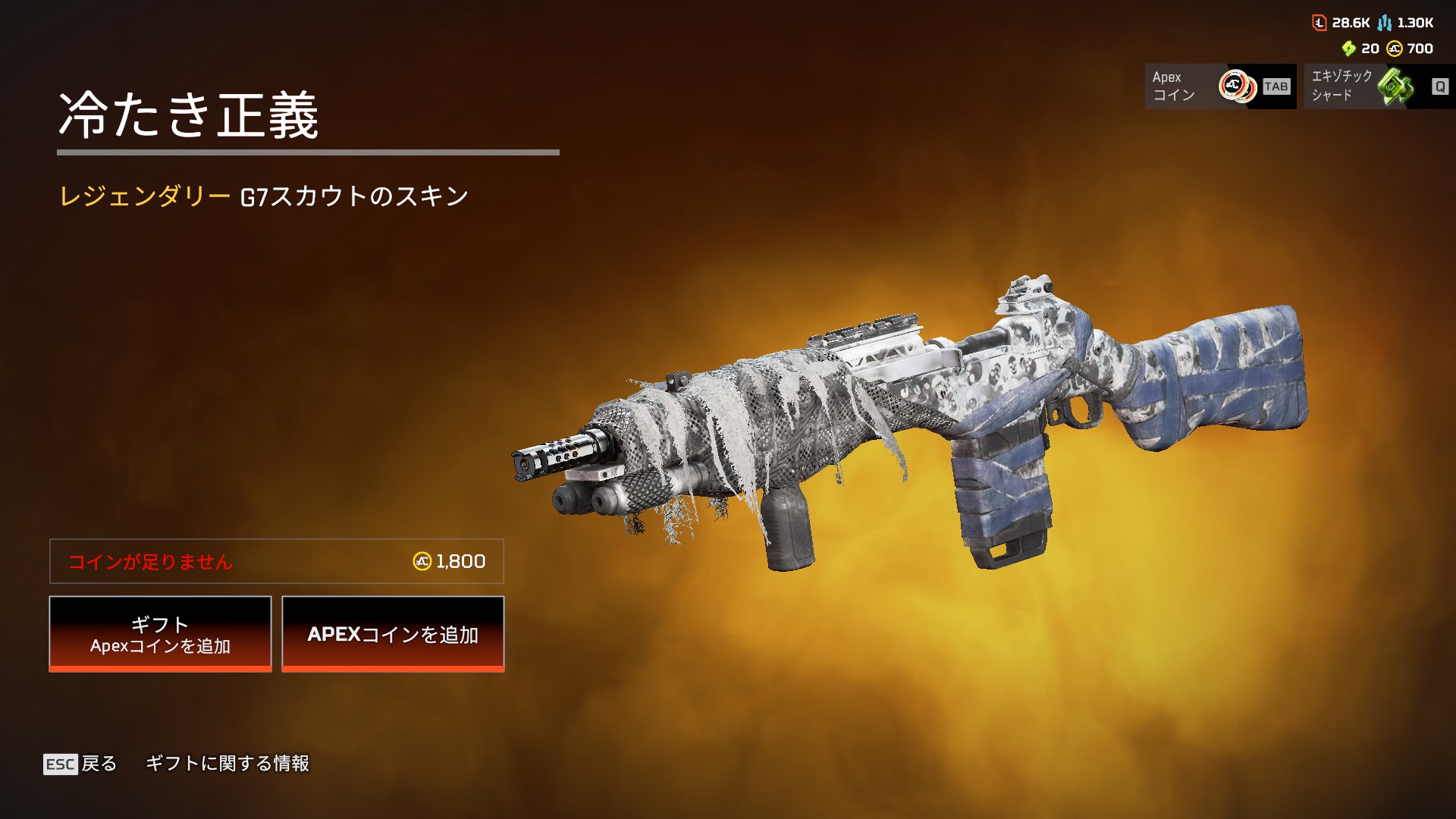This screenshot has width=1456, height=819.
Task: Go back with the 戻る button
Action: (81, 764)
